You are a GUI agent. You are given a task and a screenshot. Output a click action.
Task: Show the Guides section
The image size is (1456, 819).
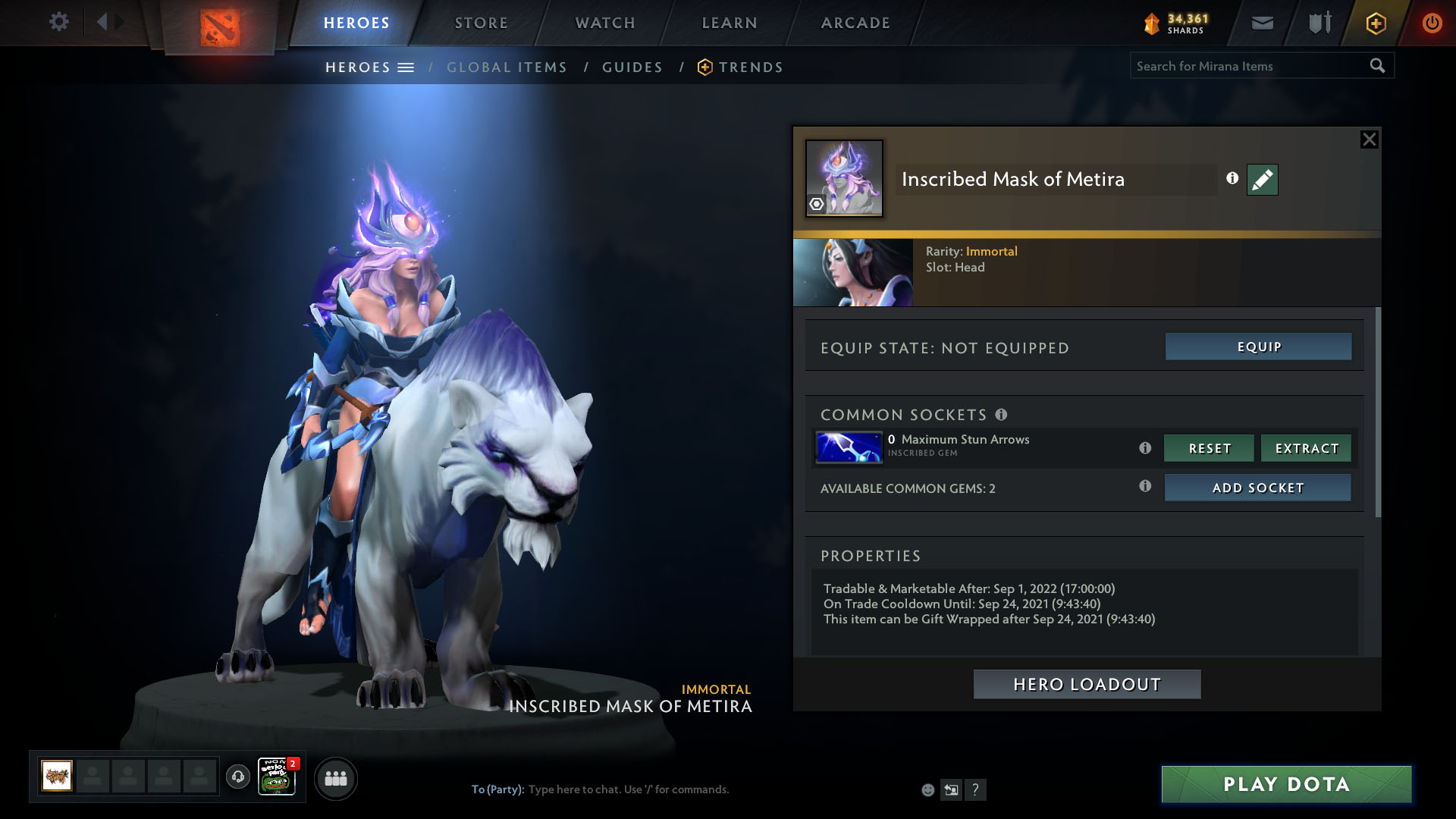point(632,67)
